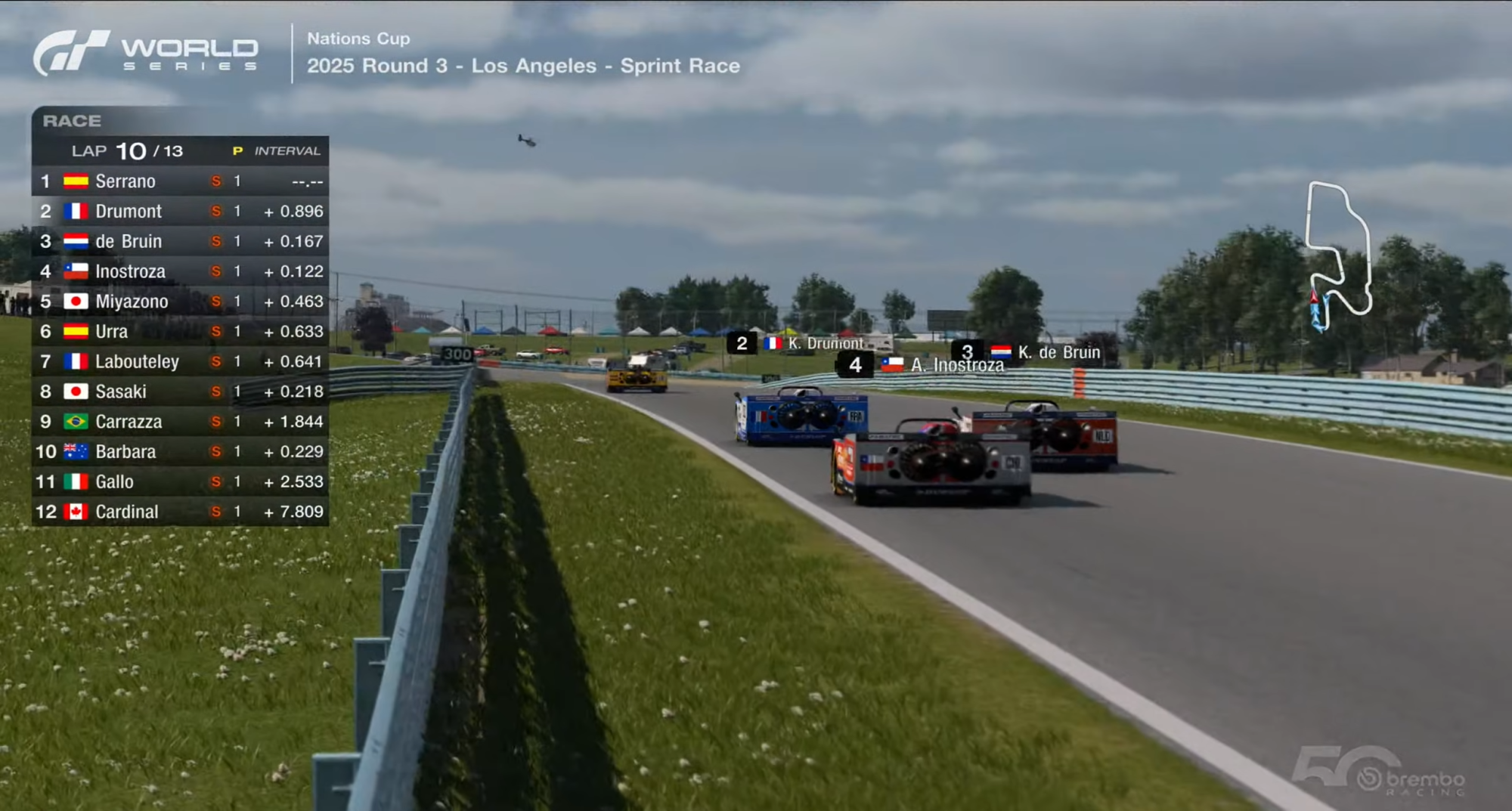Pick Miyazono's leaderboard row

point(180,302)
